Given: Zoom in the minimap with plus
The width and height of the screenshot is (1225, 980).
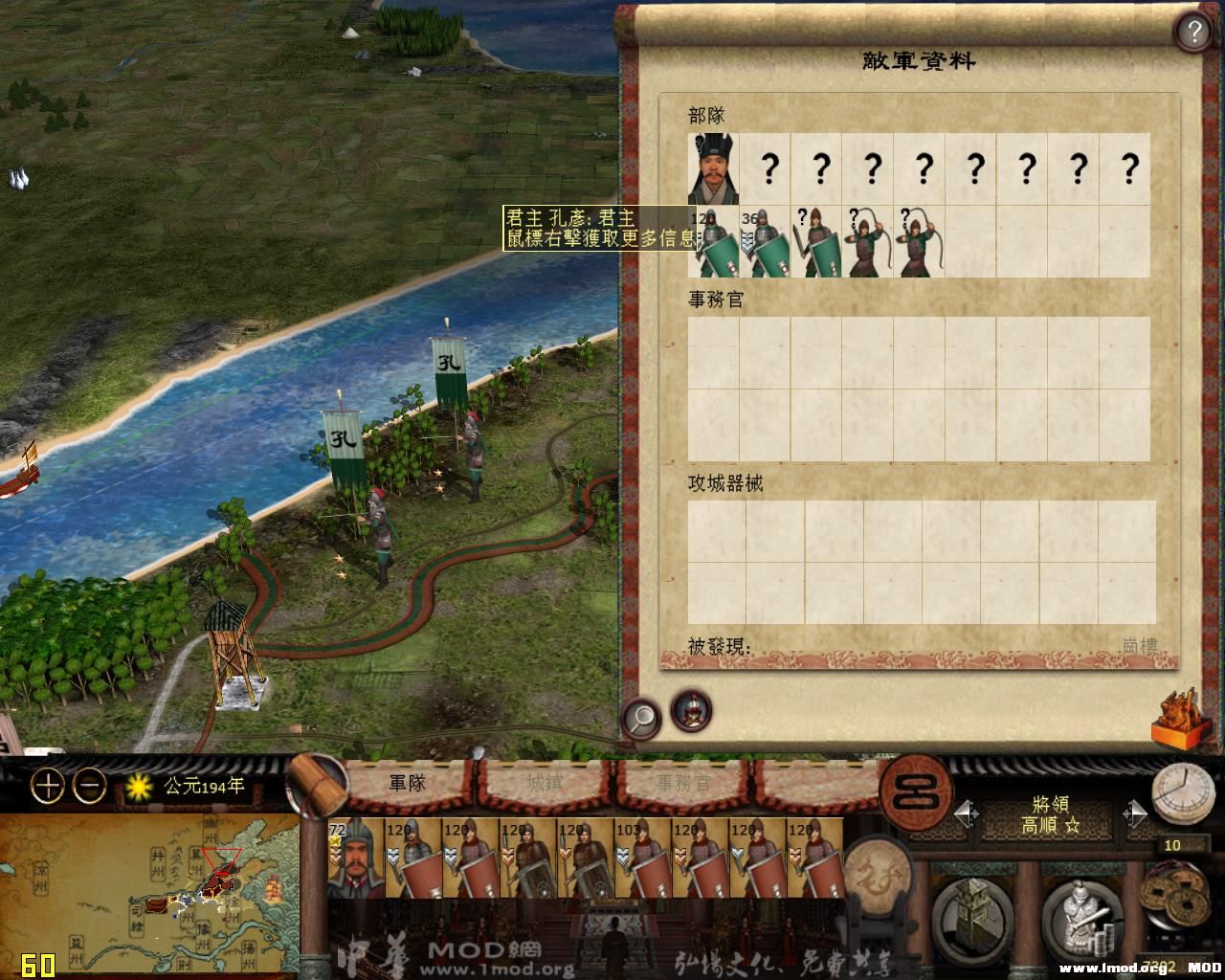Looking at the screenshot, I should (x=48, y=787).
